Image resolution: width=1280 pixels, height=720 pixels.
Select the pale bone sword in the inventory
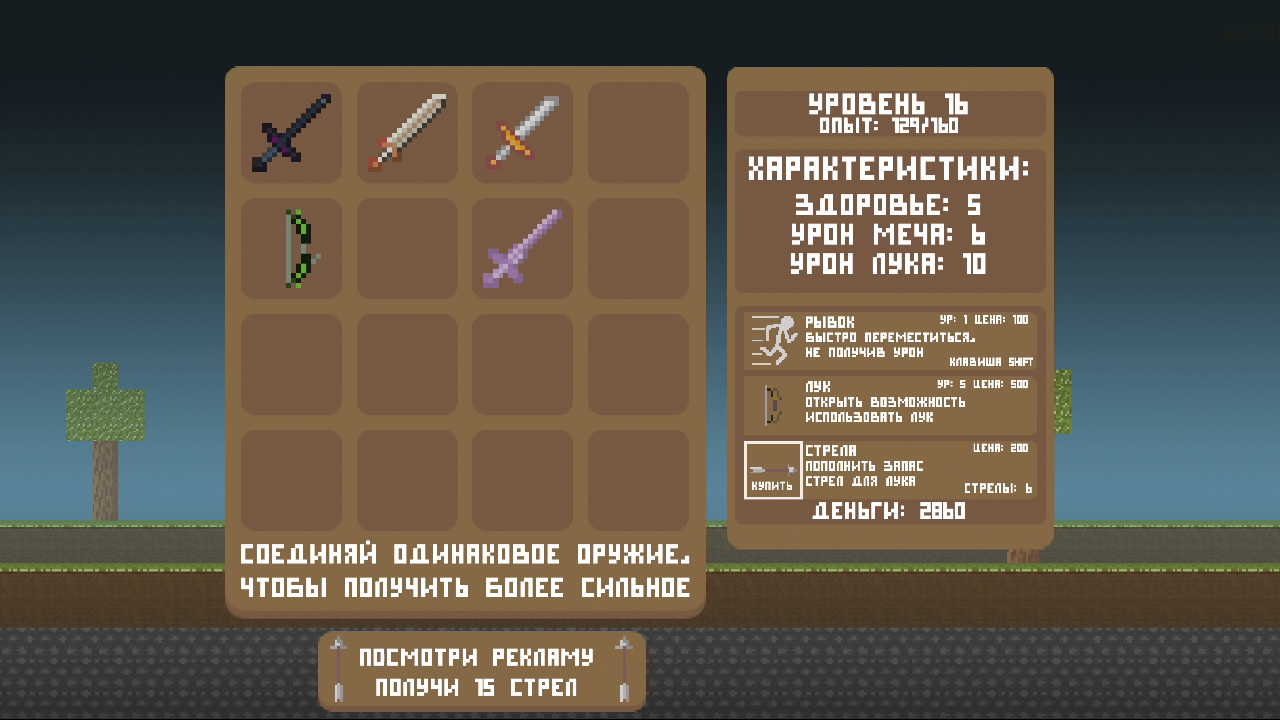406,133
